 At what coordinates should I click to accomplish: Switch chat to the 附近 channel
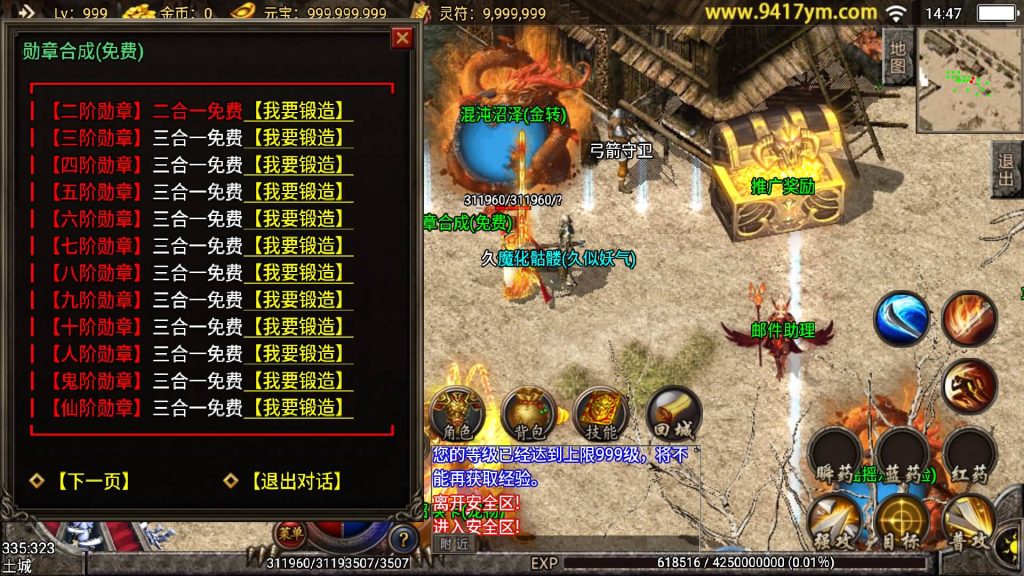[x=454, y=544]
